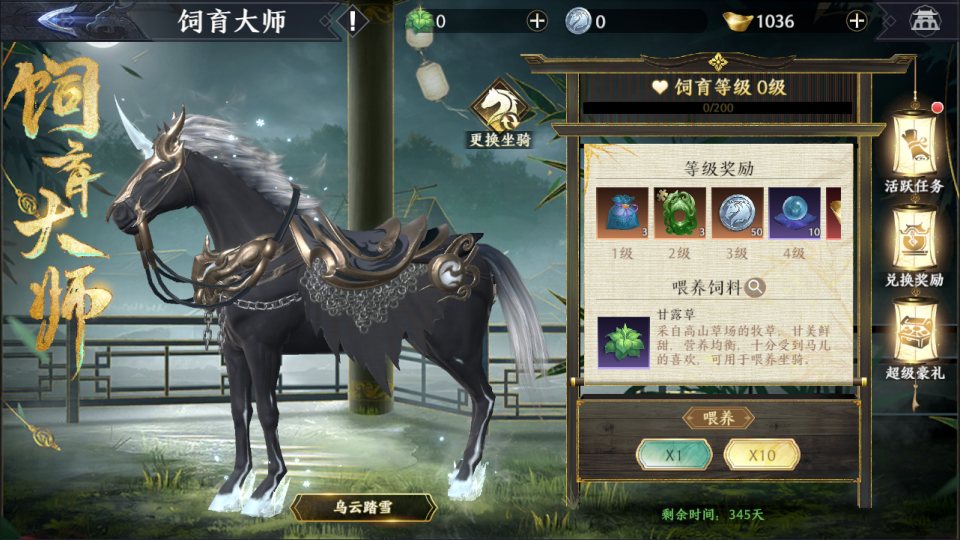Select the 甘露草 feed item icon
The height and width of the screenshot is (540, 960).
click(x=623, y=342)
